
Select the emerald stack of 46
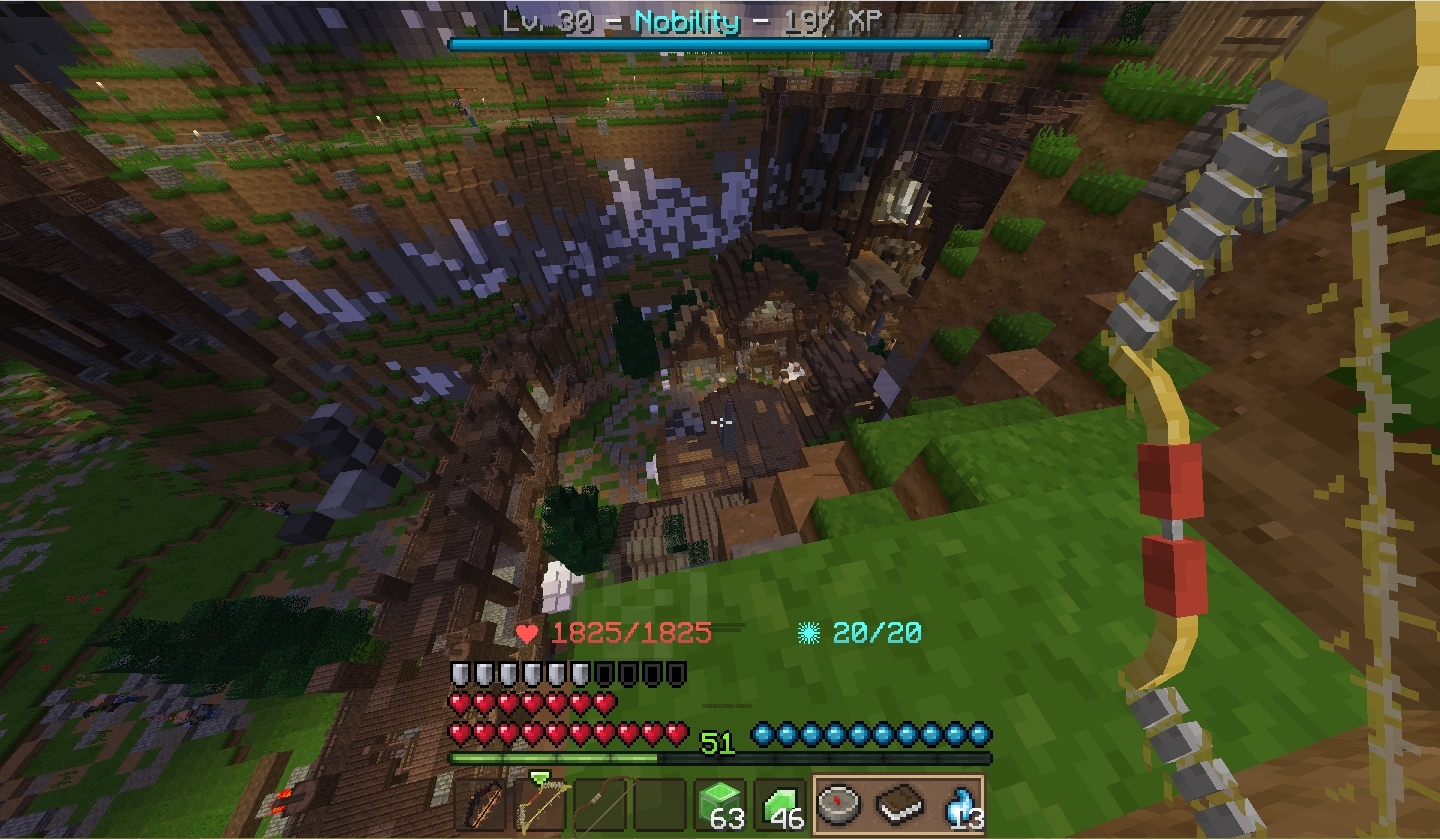click(780, 805)
